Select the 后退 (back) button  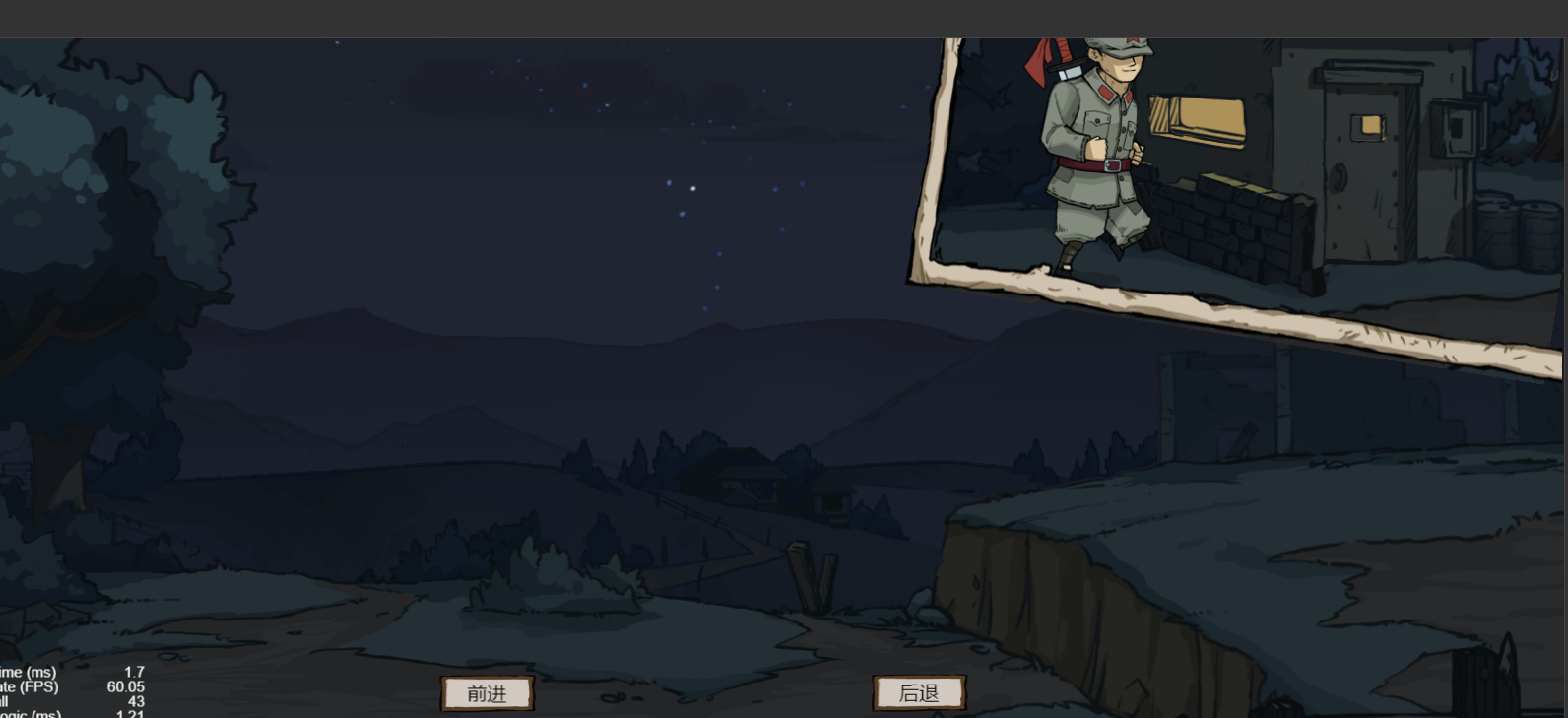click(x=919, y=693)
